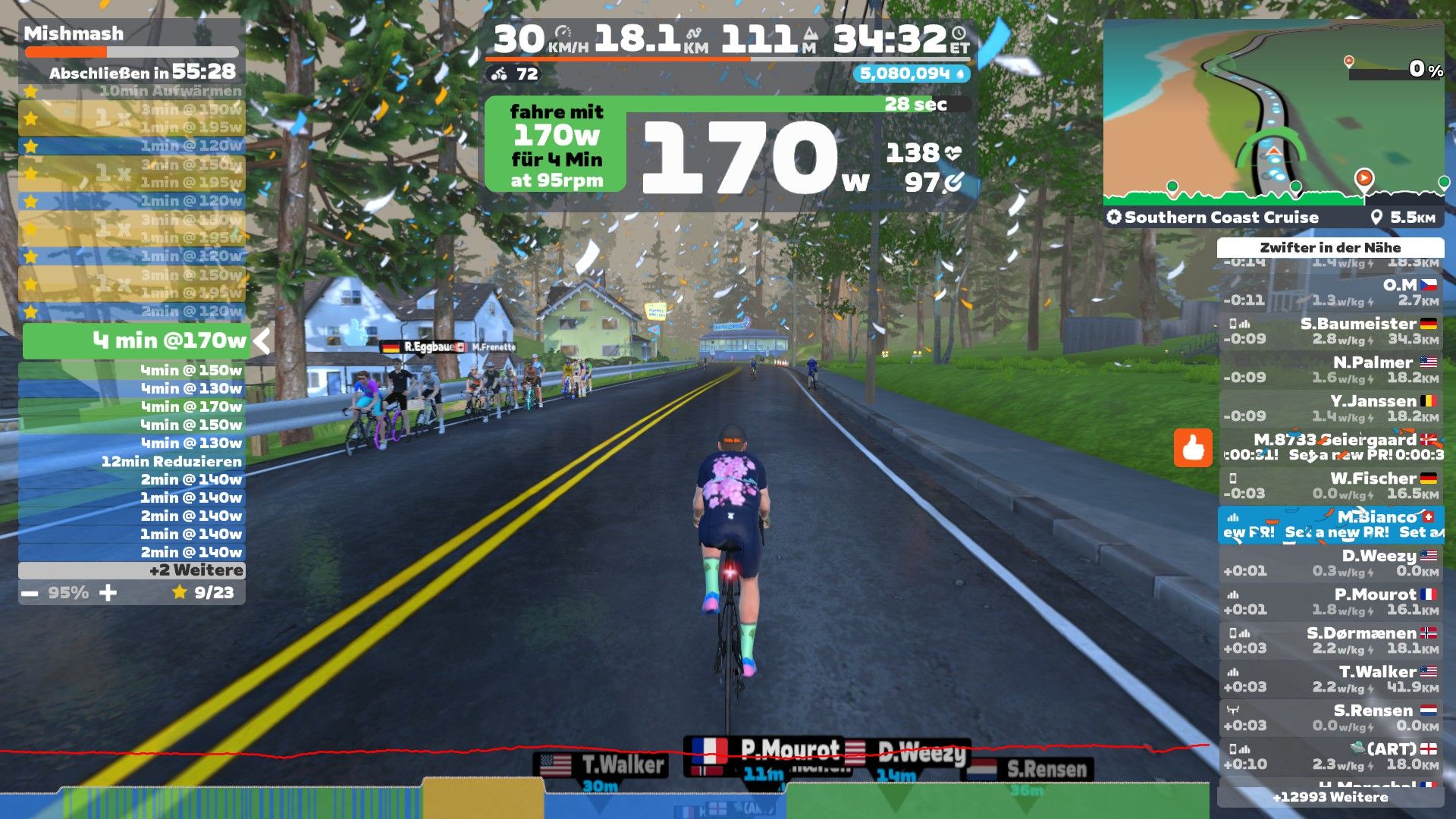
Task: Select S.Baumeister in the nearby riders list
Action: point(1332,331)
